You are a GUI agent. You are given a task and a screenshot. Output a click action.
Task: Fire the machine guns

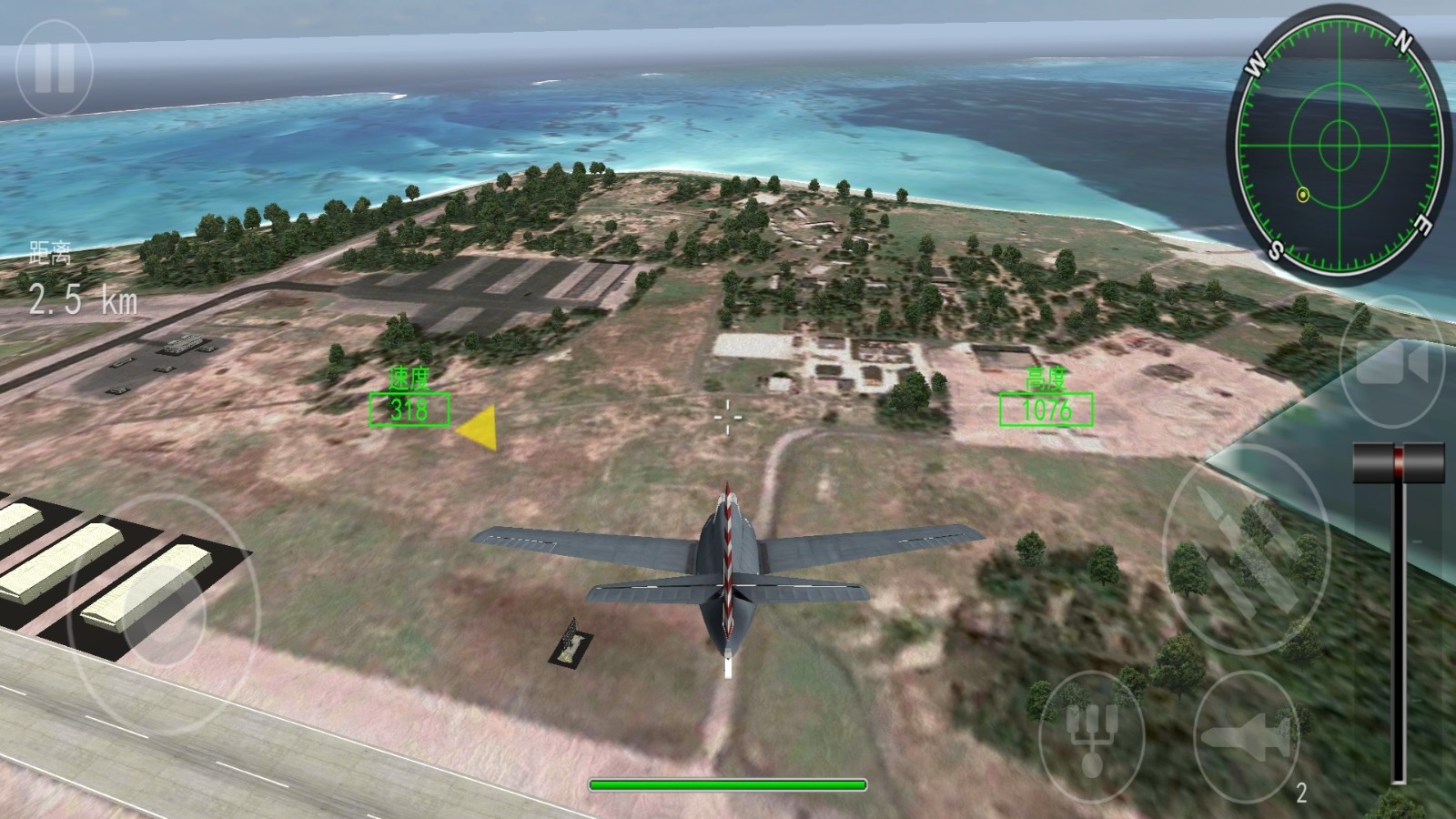click(1246, 549)
